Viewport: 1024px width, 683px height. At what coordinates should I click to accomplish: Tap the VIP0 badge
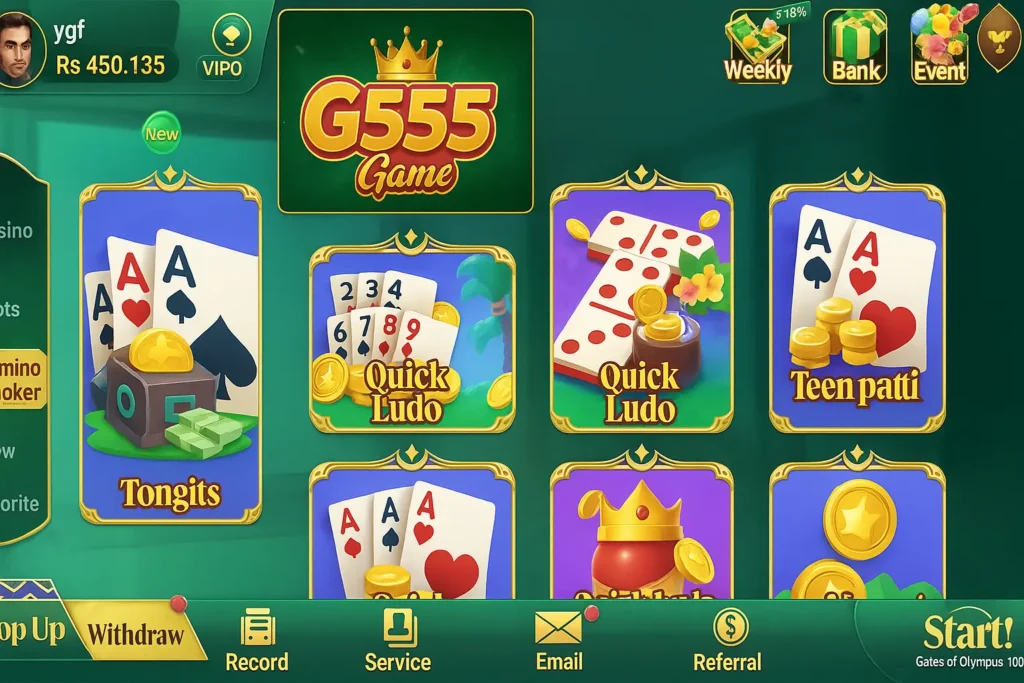click(x=222, y=48)
